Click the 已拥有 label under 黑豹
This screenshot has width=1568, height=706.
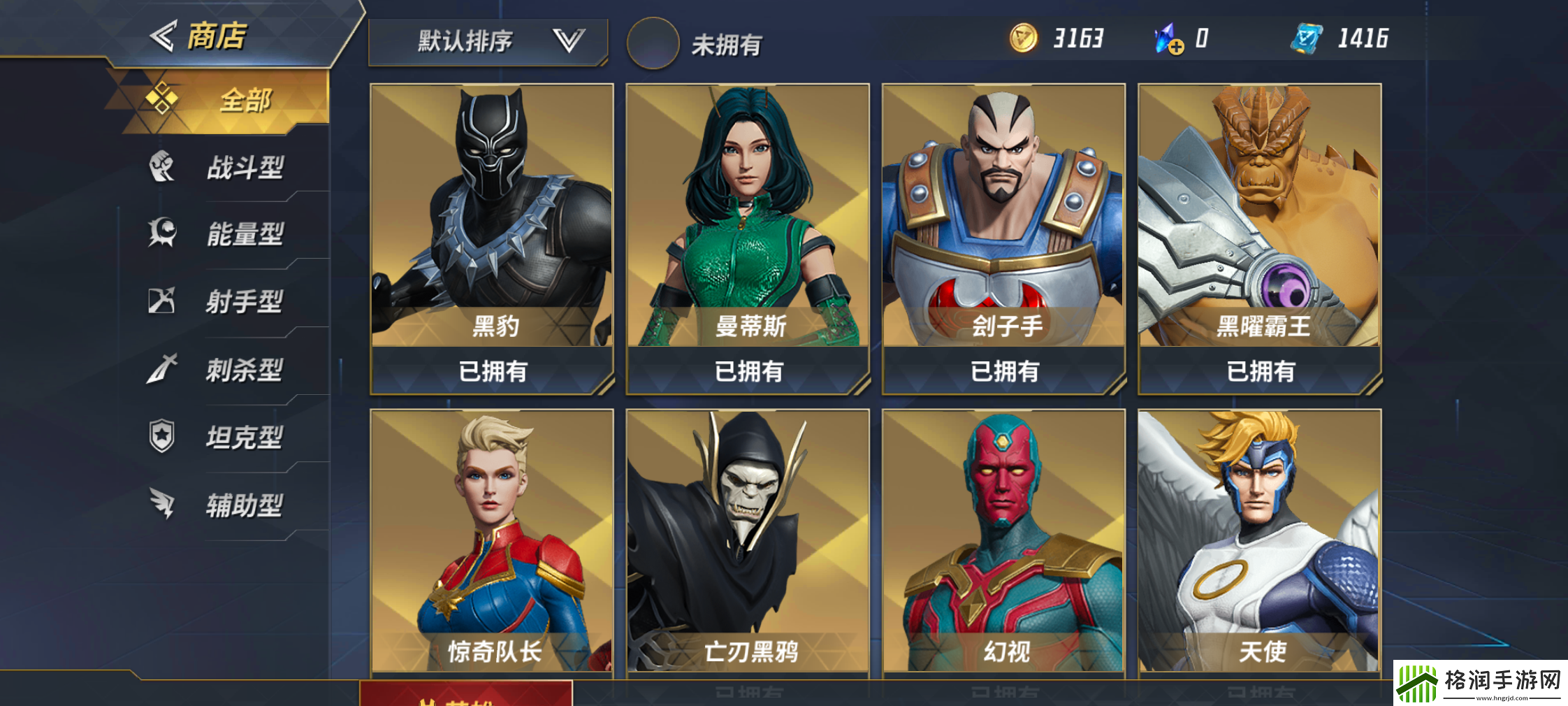(491, 371)
